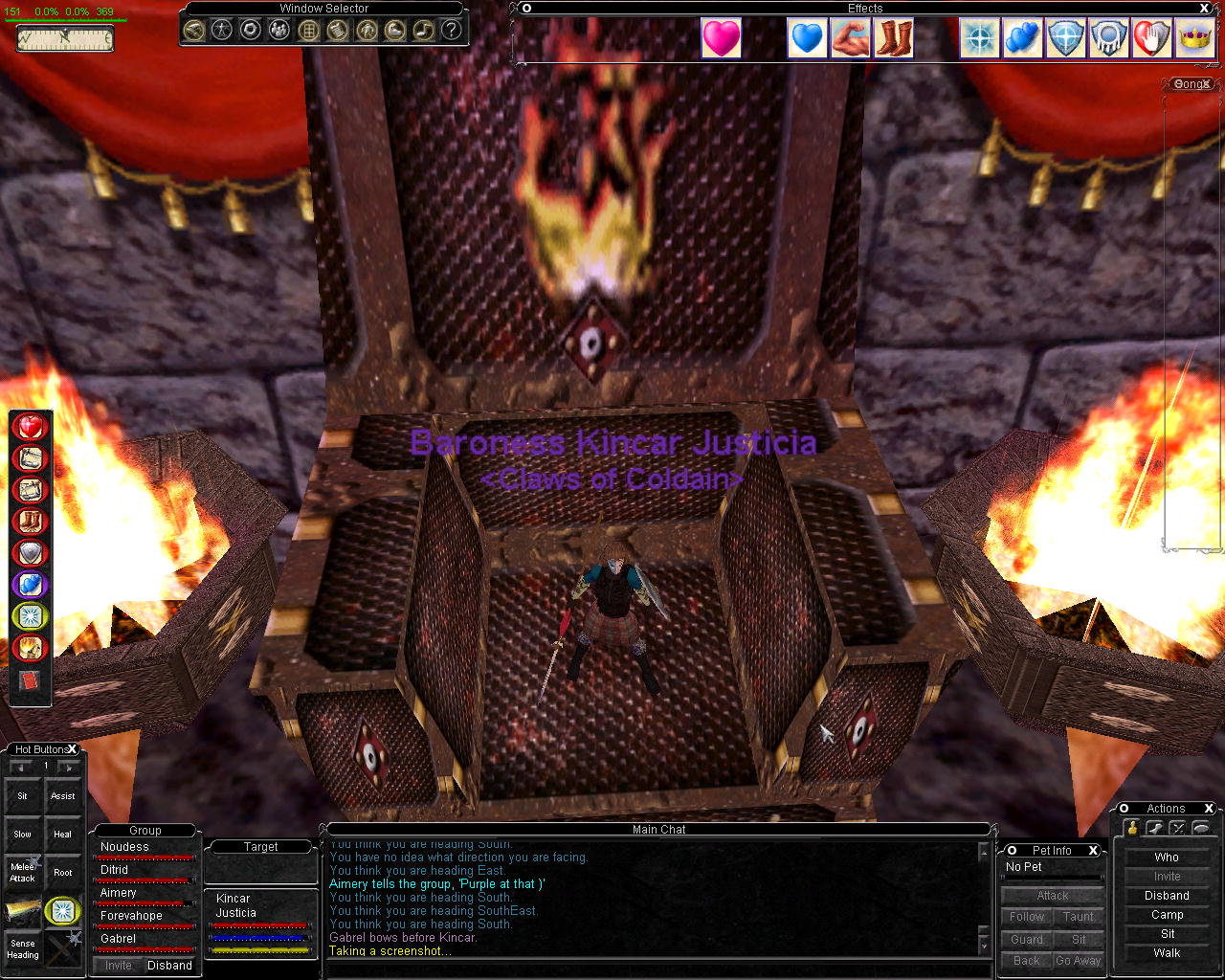Viewport: 1225px width, 980px height.
Task: Close the Hot Buttons window
Action: (73, 749)
